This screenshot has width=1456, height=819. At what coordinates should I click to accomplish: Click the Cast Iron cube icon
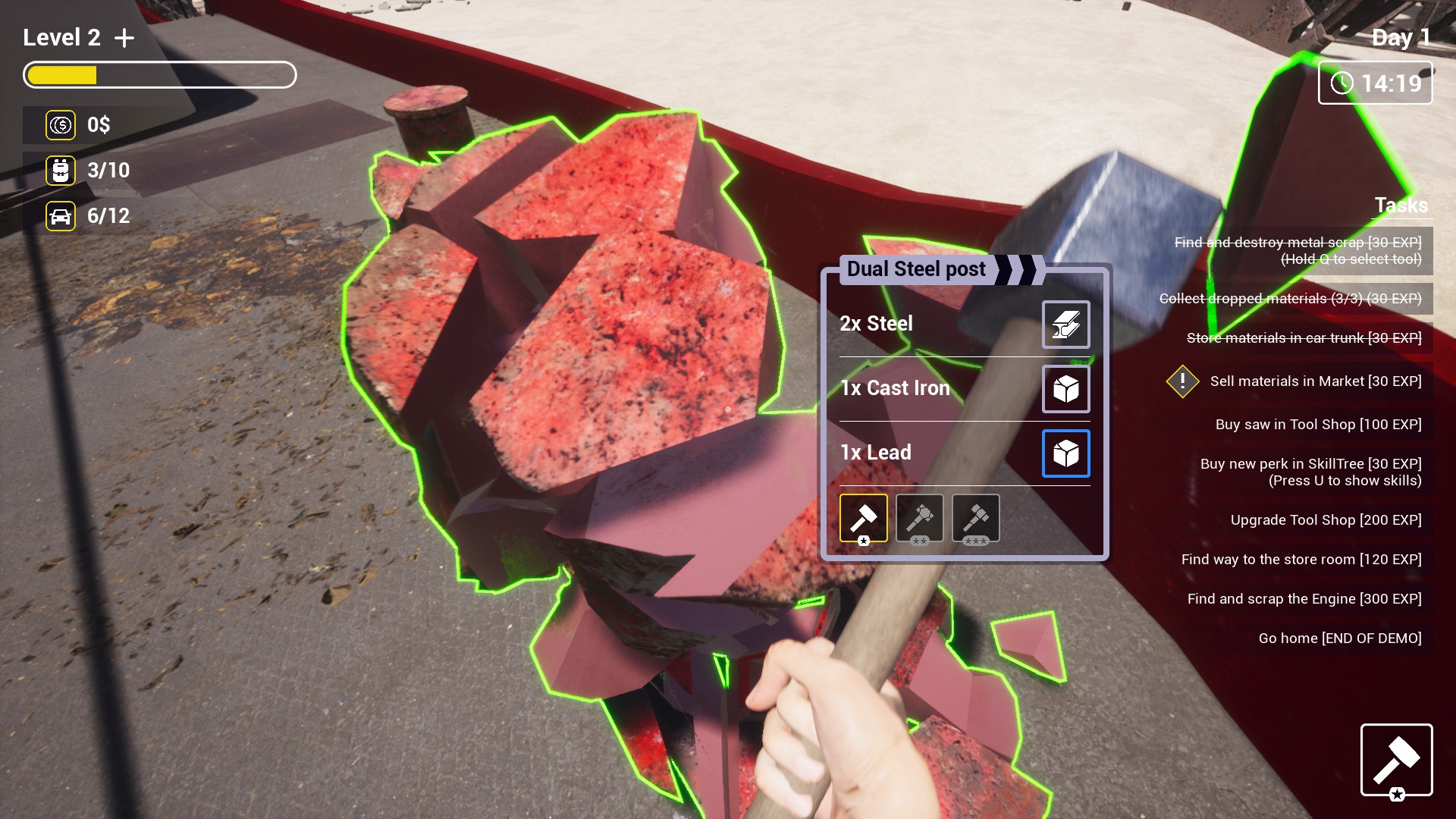[1065, 389]
